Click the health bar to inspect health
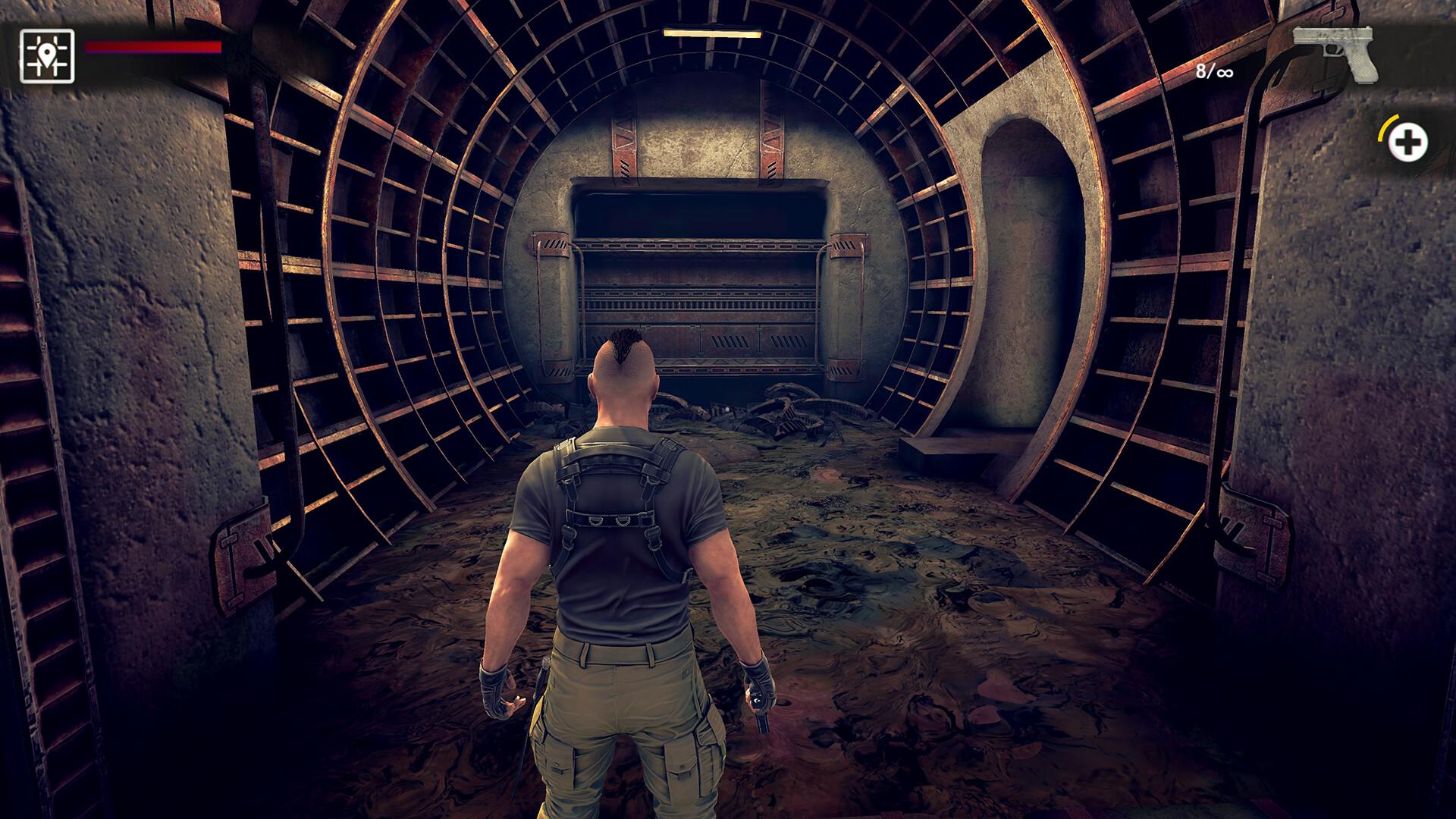 (152, 47)
